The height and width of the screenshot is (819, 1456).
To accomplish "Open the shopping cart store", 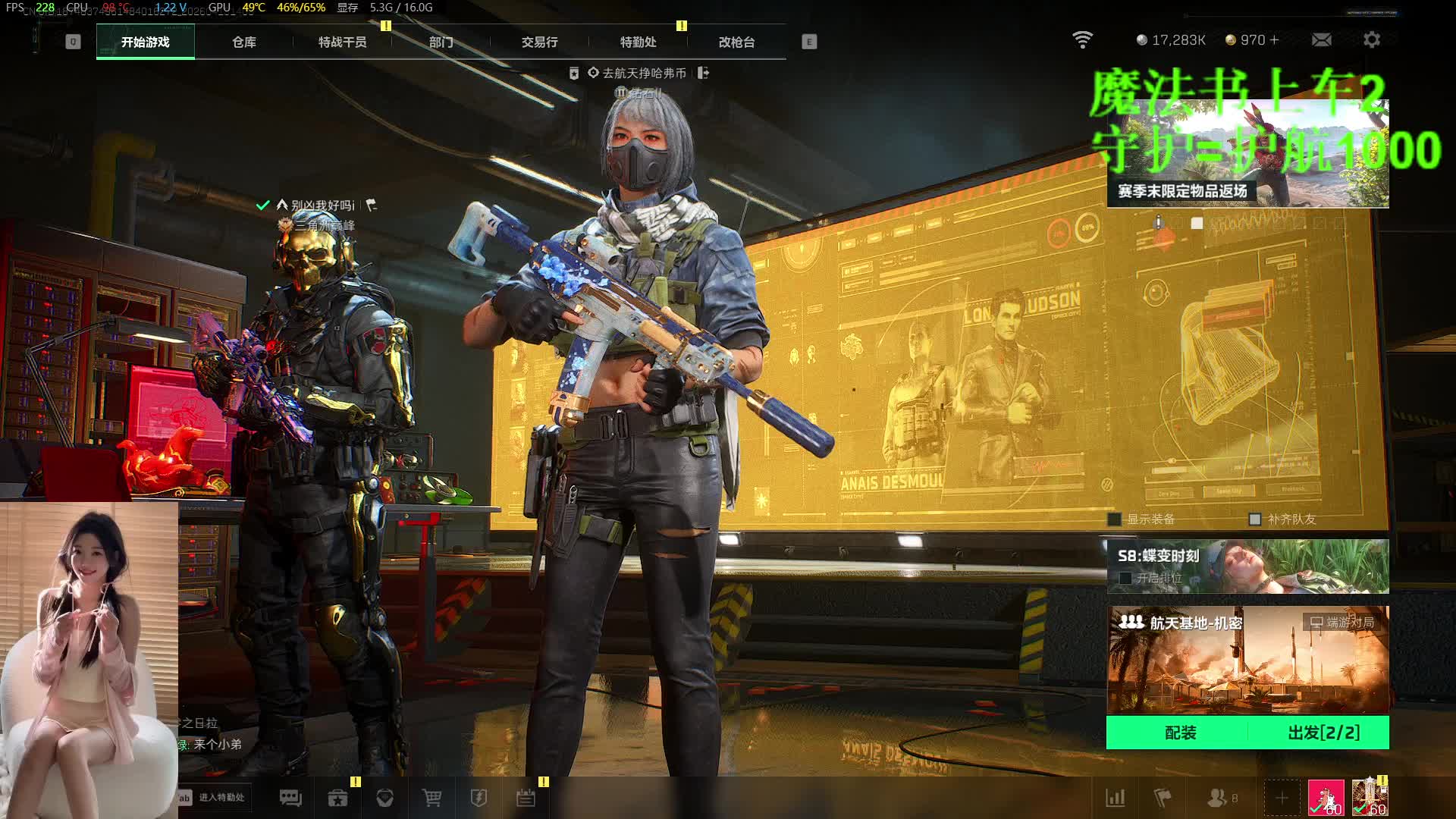I will (431, 798).
